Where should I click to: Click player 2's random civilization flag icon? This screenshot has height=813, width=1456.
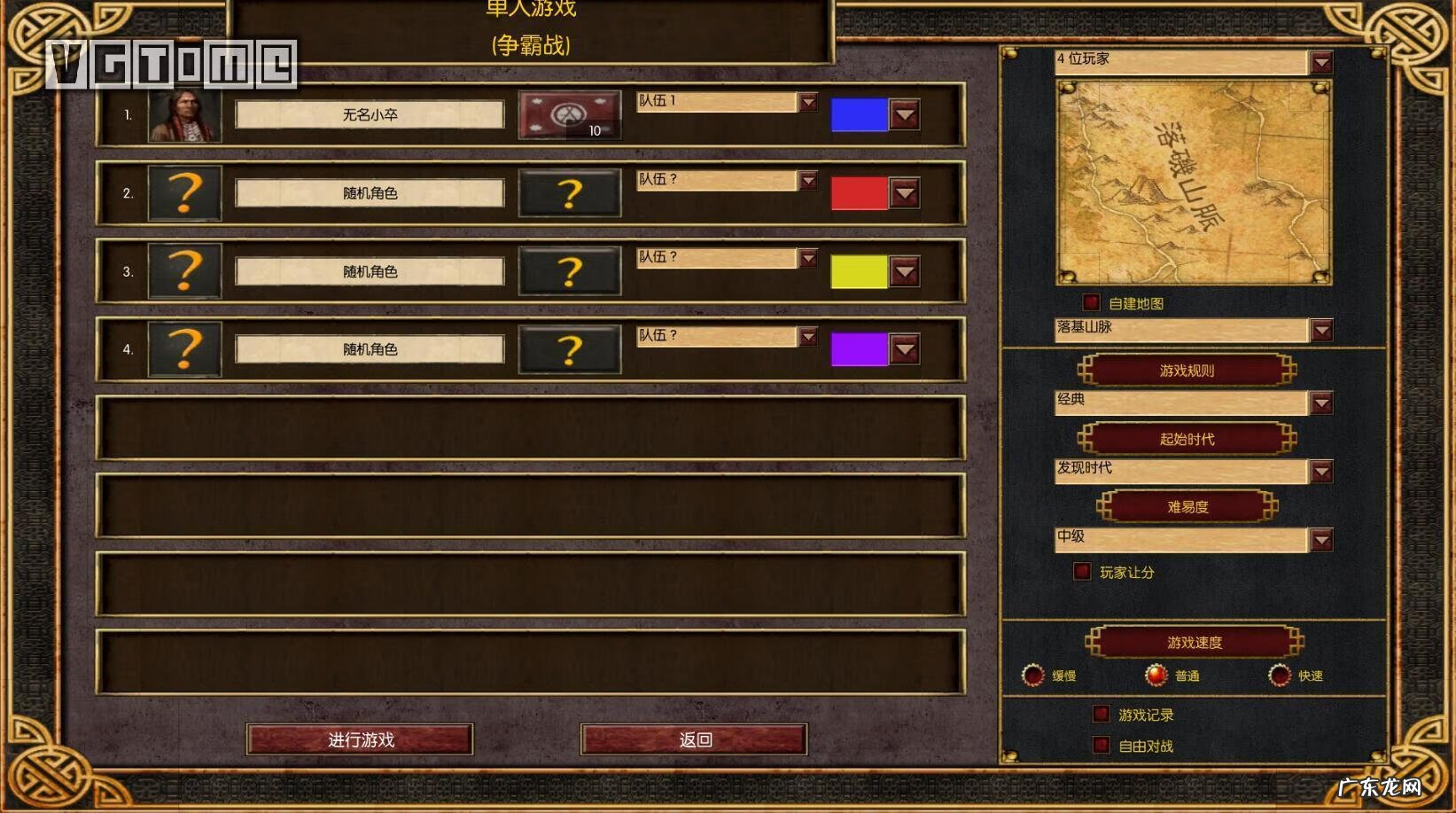[x=569, y=193]
